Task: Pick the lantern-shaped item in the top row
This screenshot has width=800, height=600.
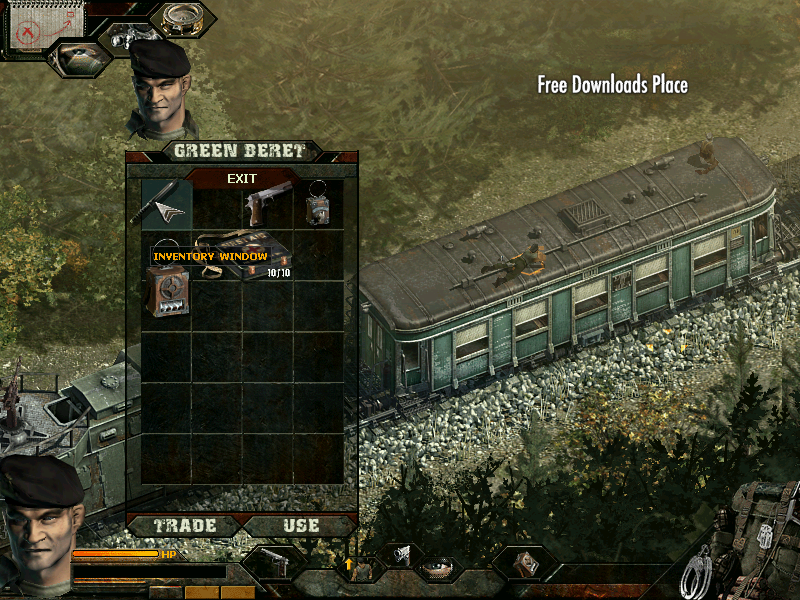Action: (319, 204)
